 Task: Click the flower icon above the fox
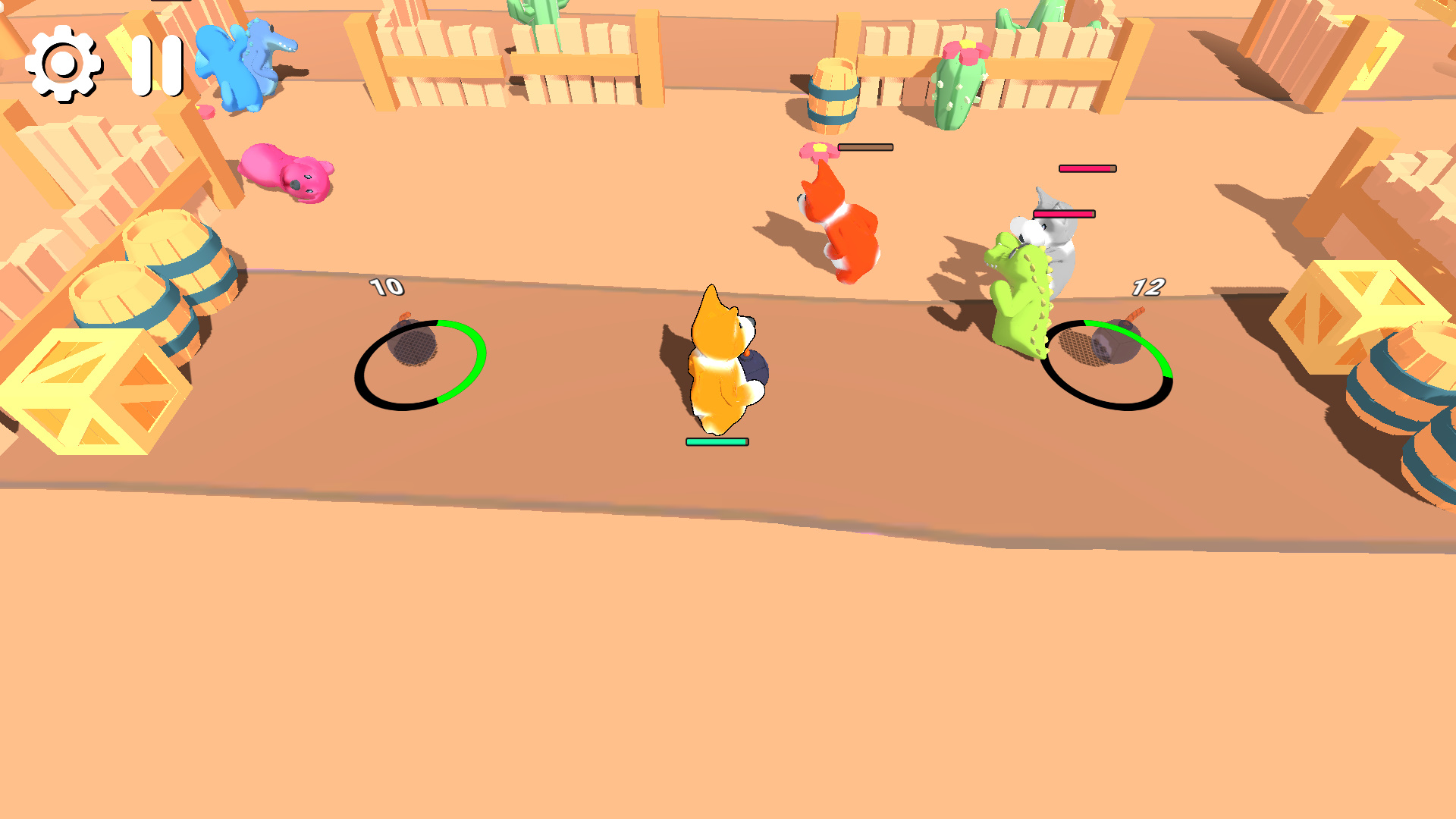pos(819,150)
